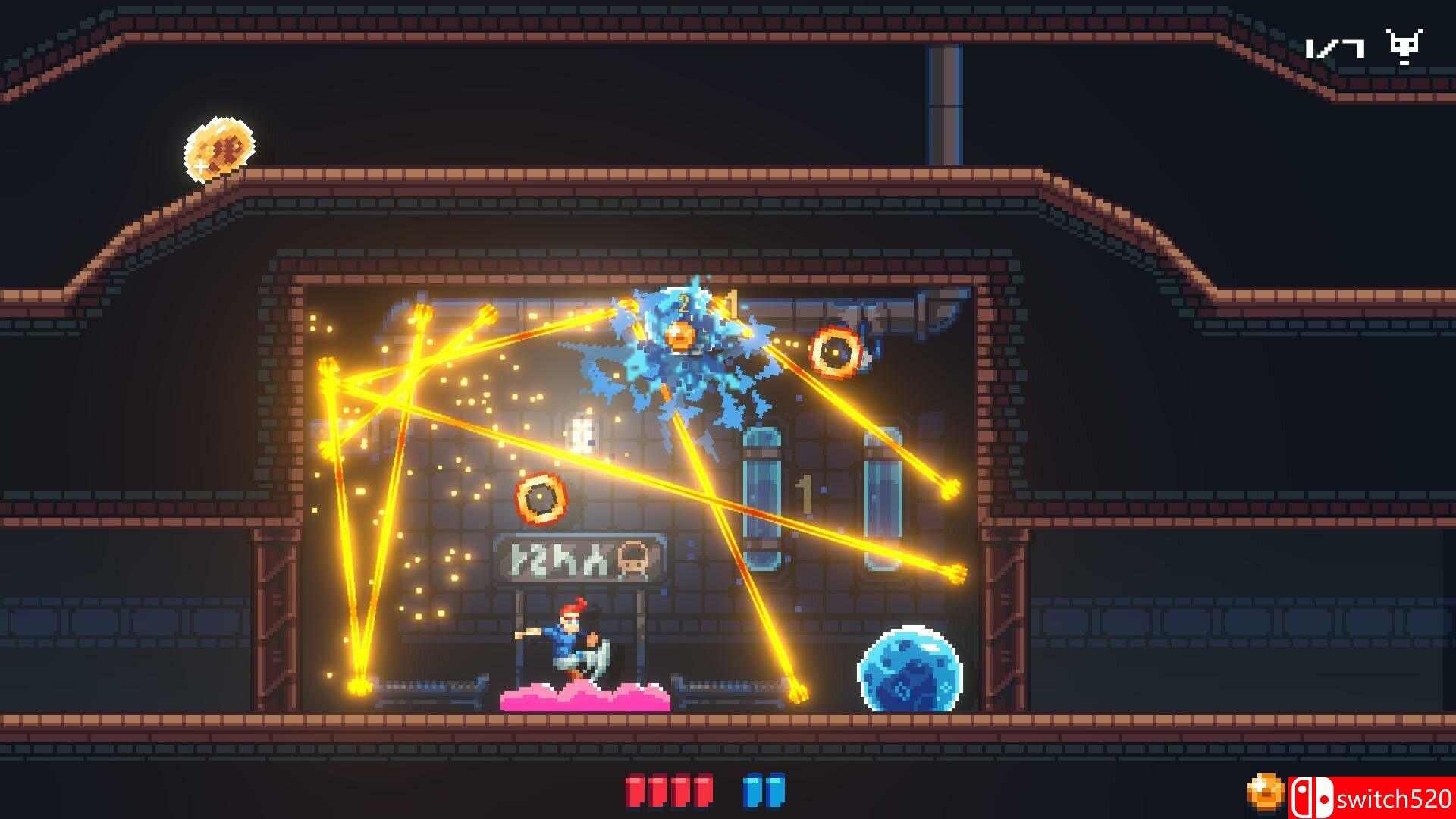Select the gold coin currency icon

[x=1264, y=792]
